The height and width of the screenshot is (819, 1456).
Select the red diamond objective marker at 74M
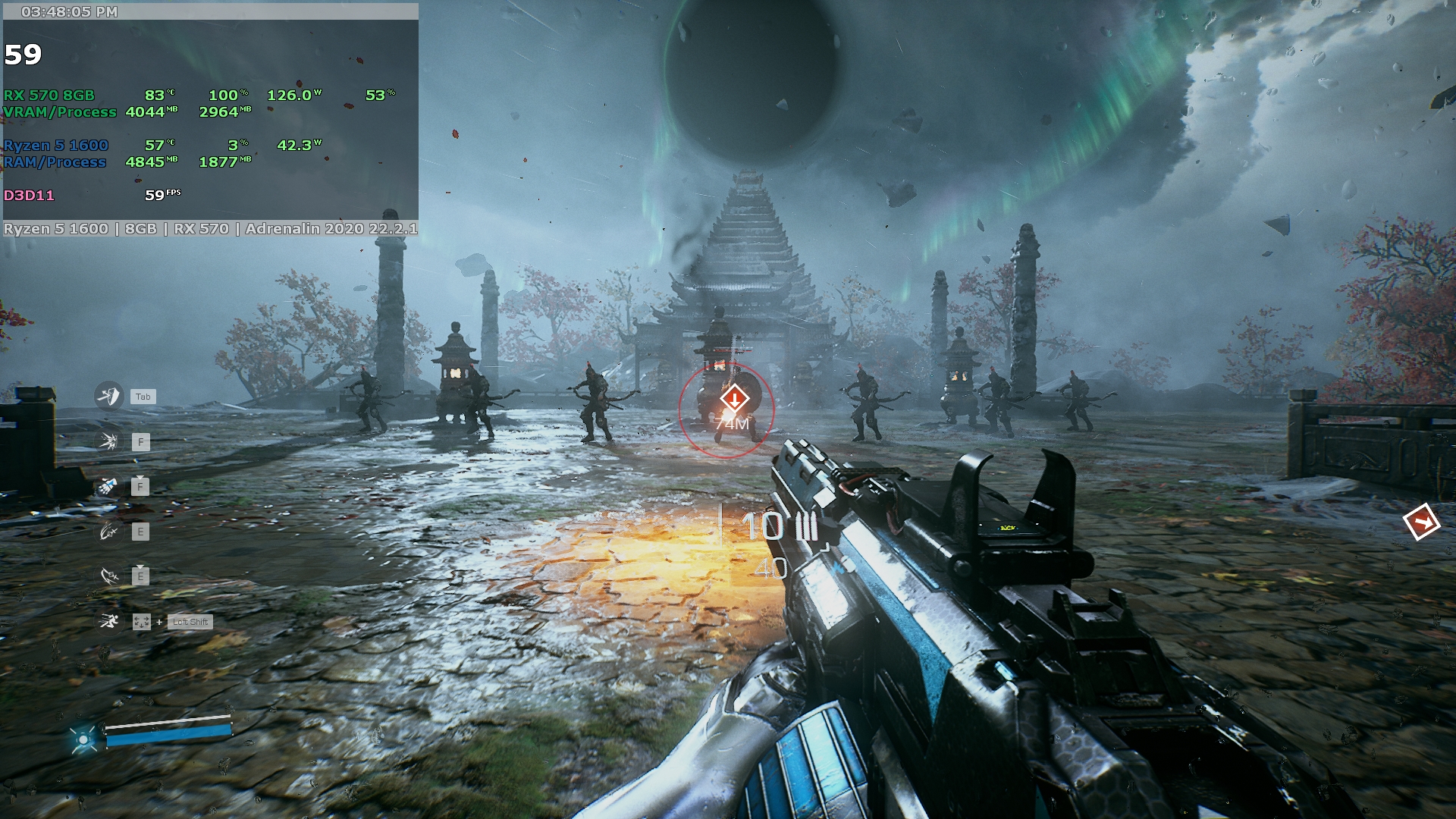(734, 398)
